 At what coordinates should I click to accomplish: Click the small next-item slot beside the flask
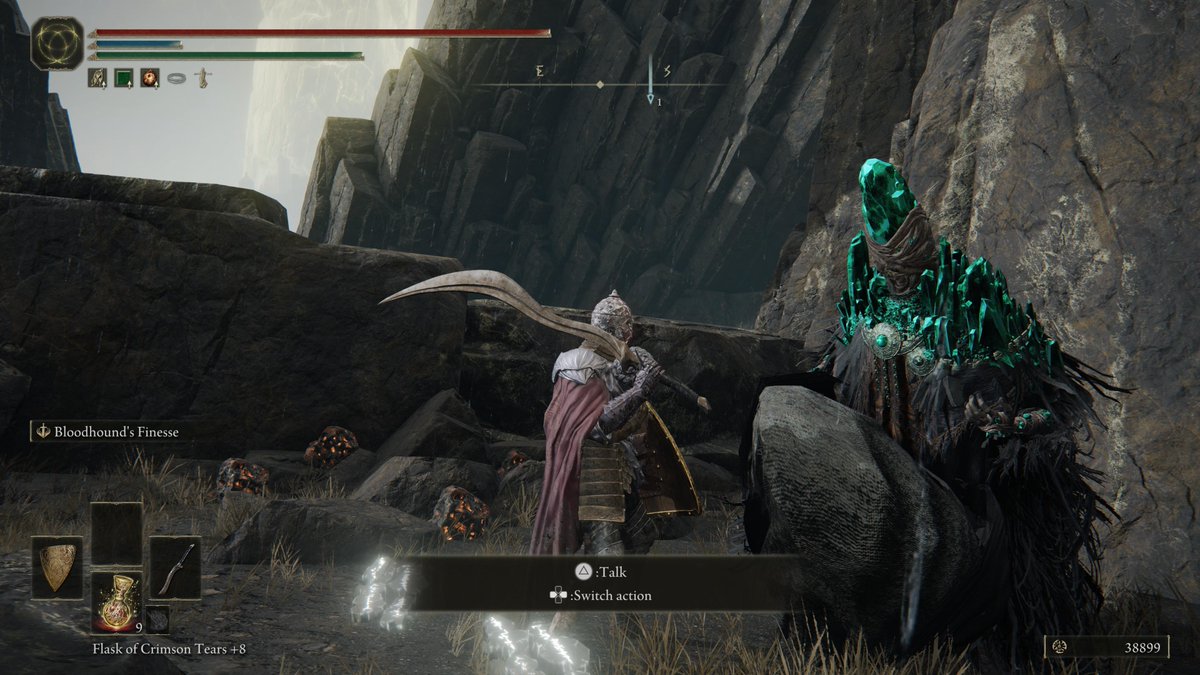click(x=156, y=619)
